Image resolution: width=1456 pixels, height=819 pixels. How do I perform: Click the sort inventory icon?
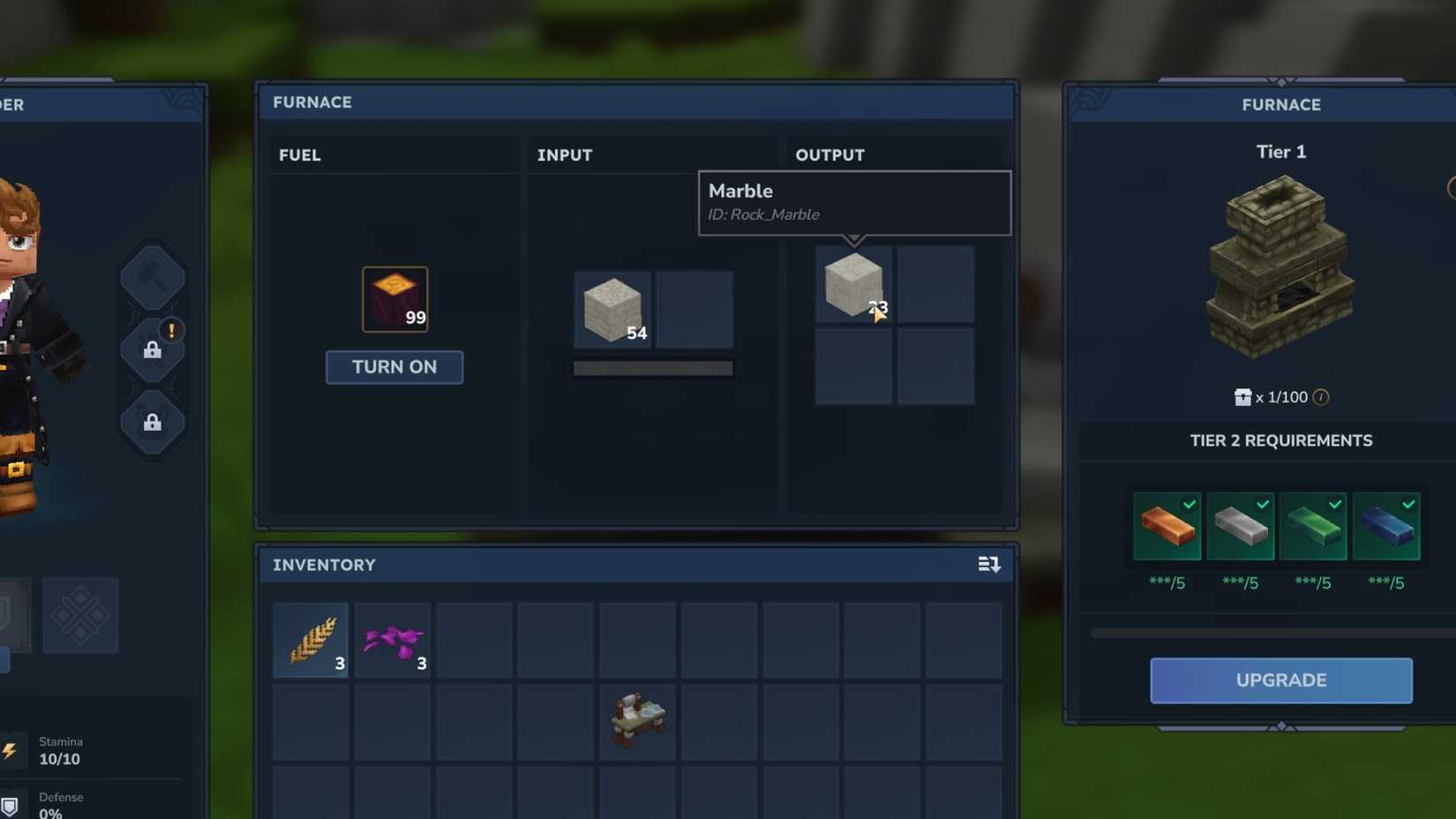[x=988, y=564]
